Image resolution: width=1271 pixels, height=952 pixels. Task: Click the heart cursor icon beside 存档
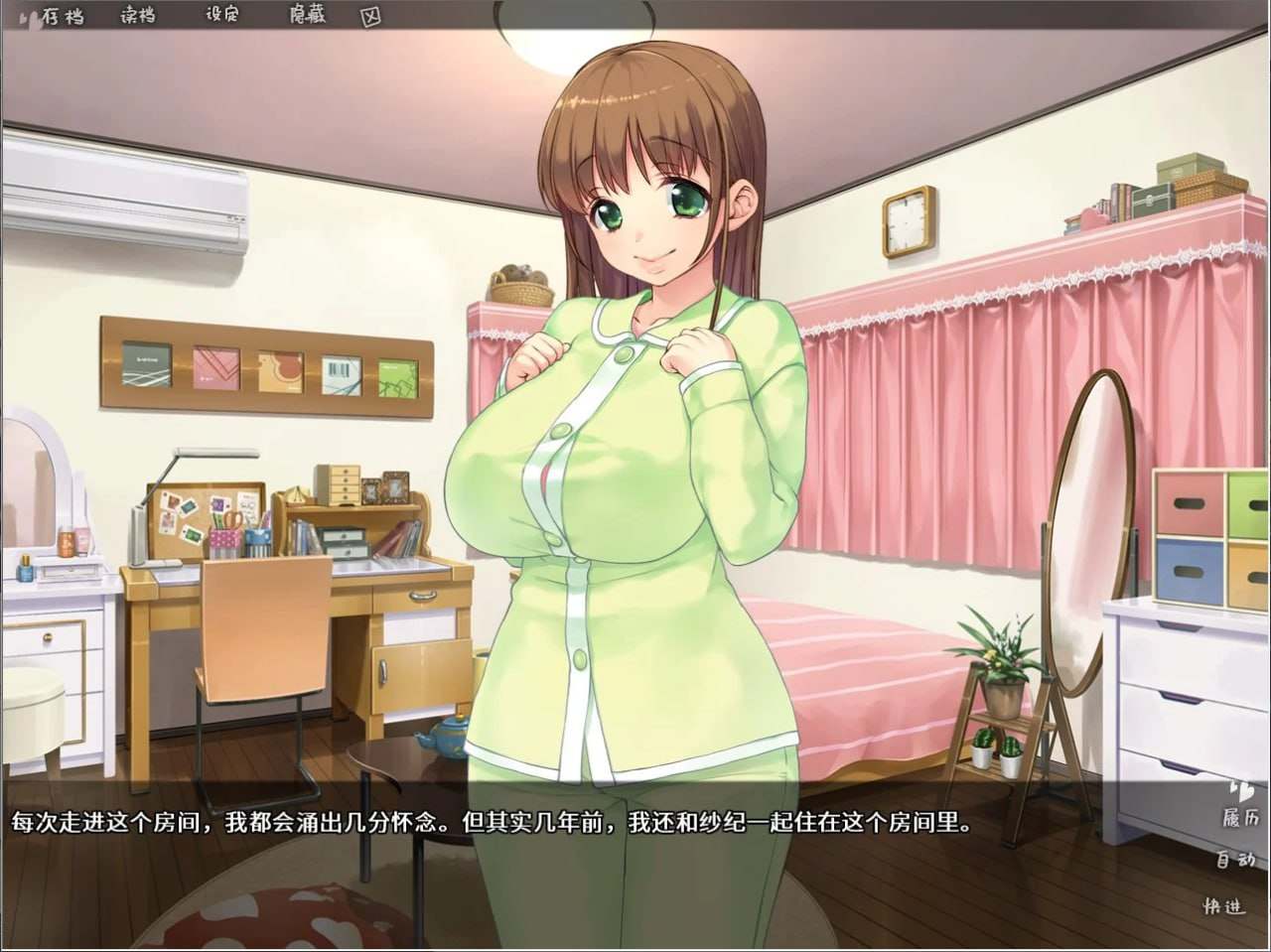[x=27, y=15]
